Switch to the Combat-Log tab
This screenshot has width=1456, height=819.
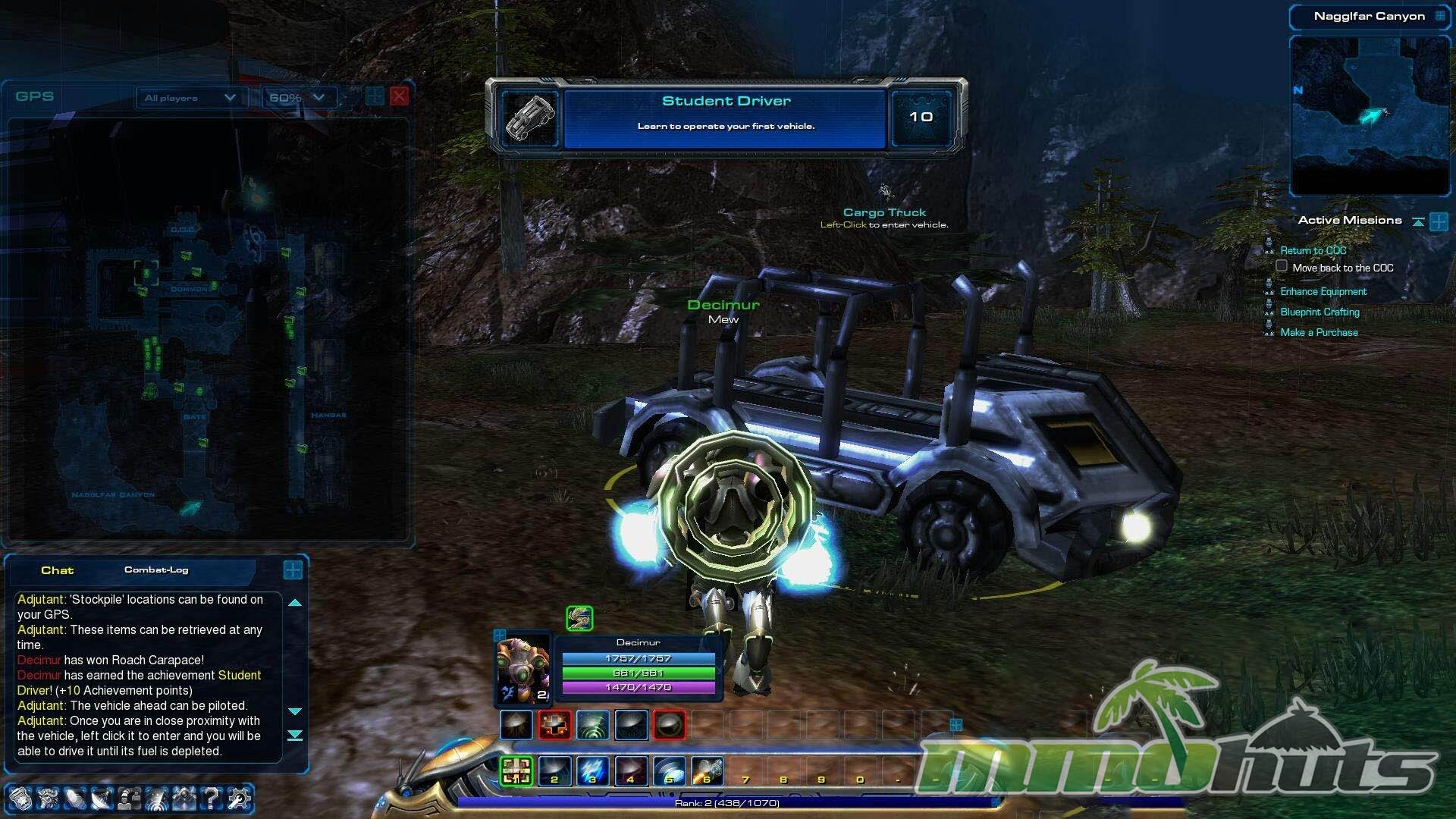(156, 570)
